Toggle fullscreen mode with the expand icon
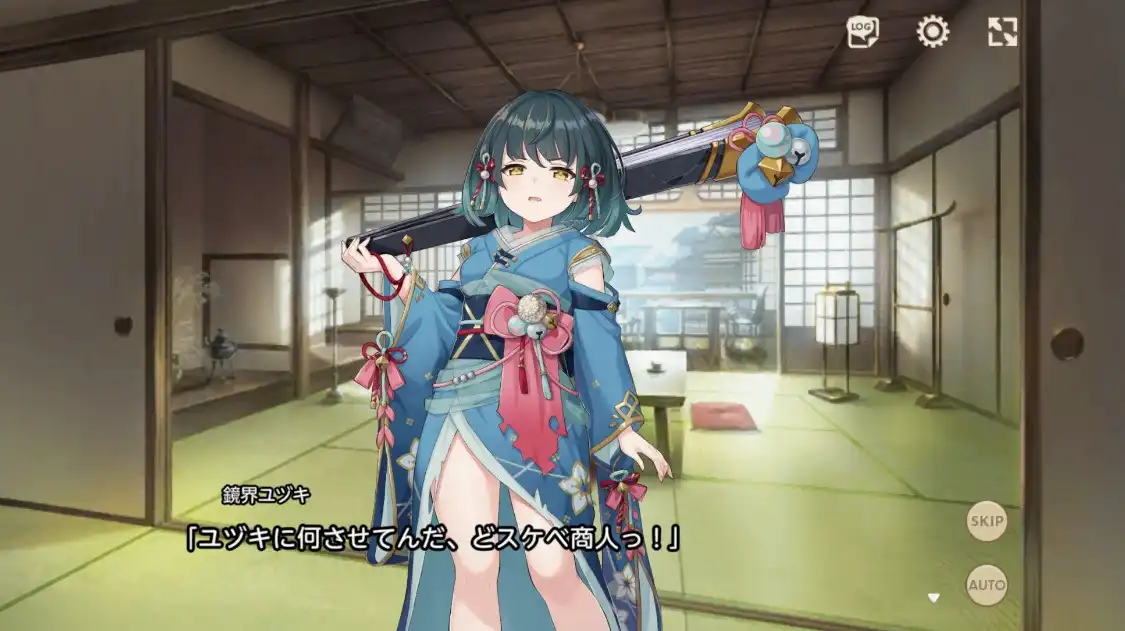 1002,32
